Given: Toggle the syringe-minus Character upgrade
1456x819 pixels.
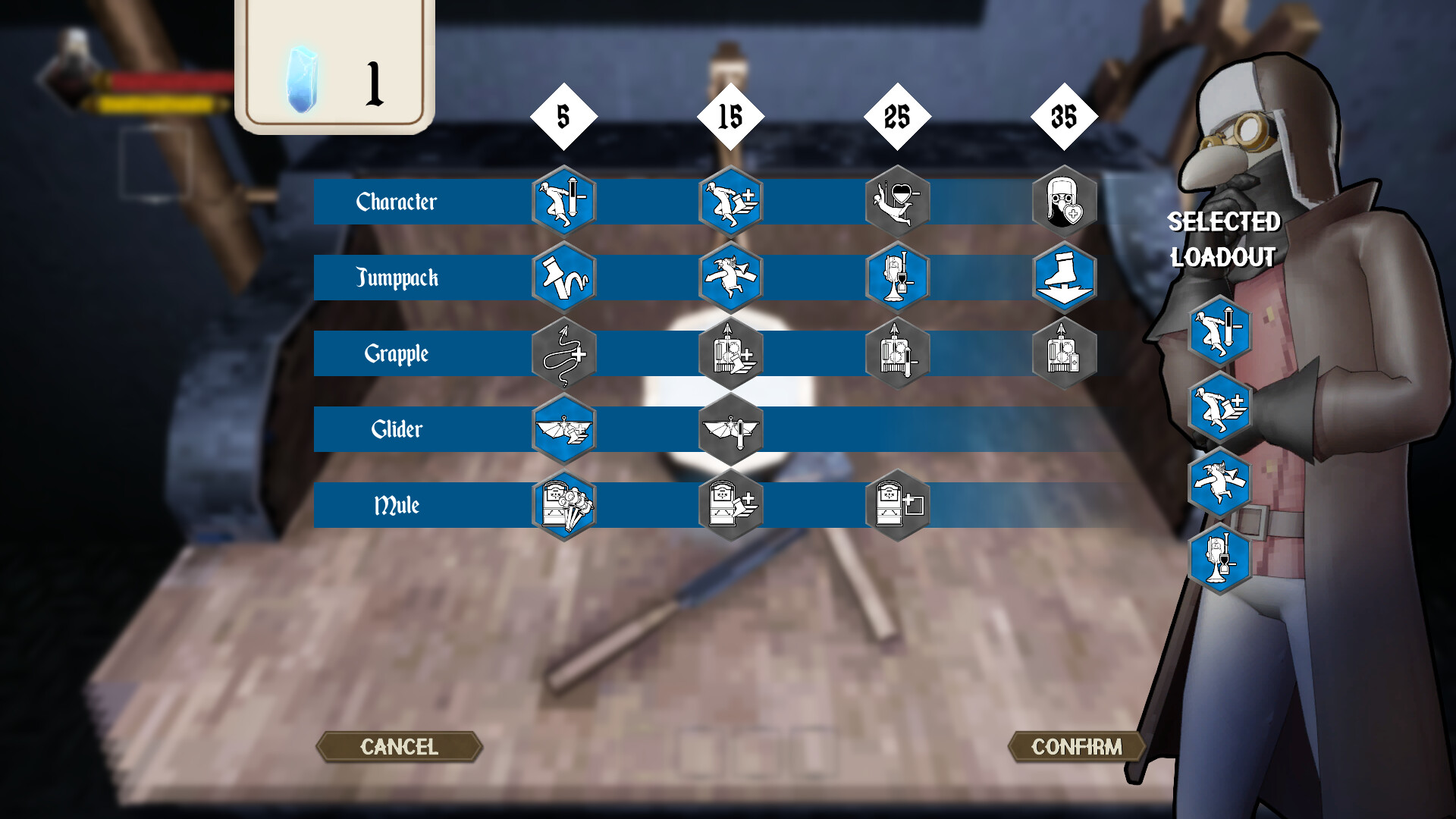Looking at the screenshot, I should 563,201.
